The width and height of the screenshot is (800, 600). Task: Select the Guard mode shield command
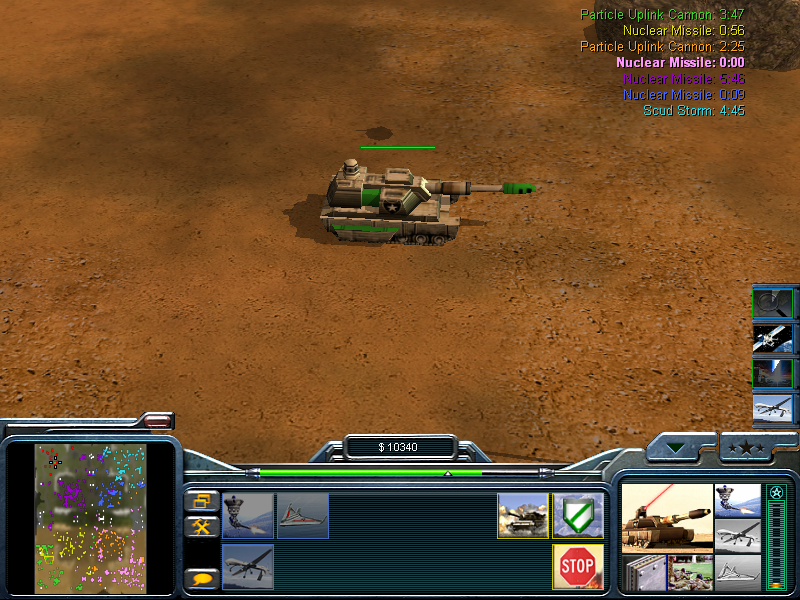[577, 515]
